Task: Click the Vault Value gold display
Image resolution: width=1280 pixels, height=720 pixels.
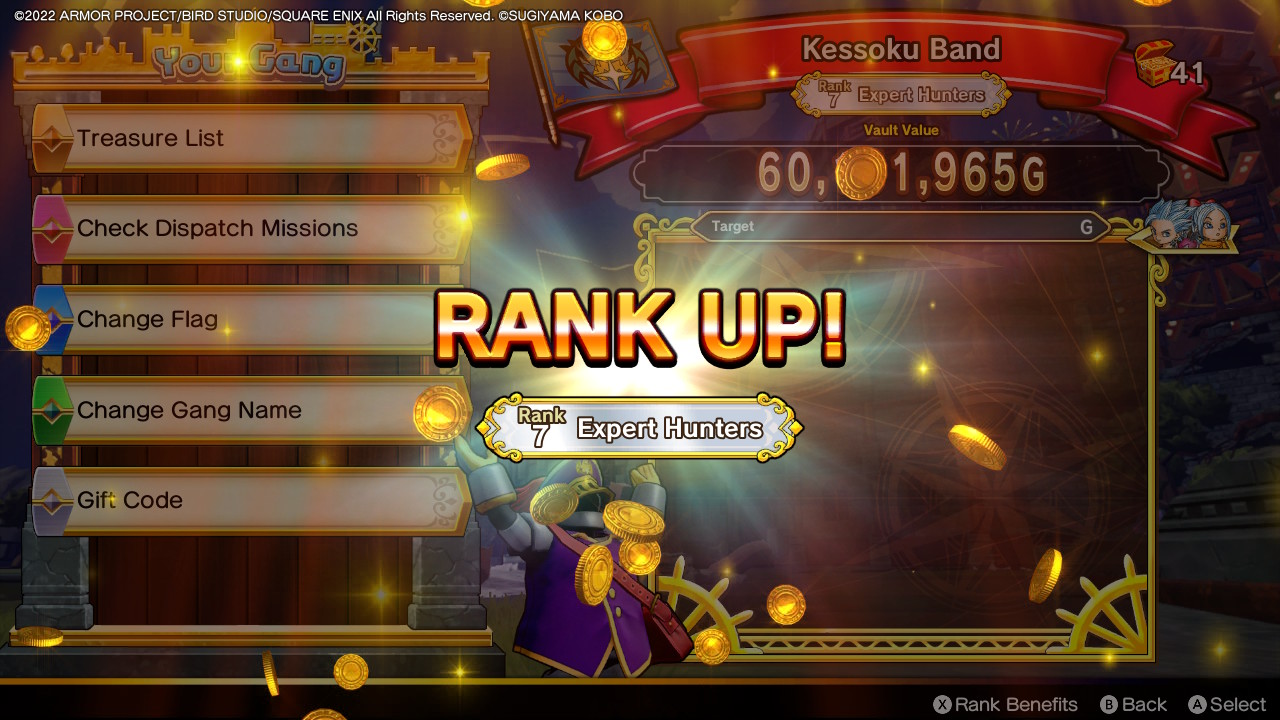Action: pyautogui.click(x=900, y=169)
